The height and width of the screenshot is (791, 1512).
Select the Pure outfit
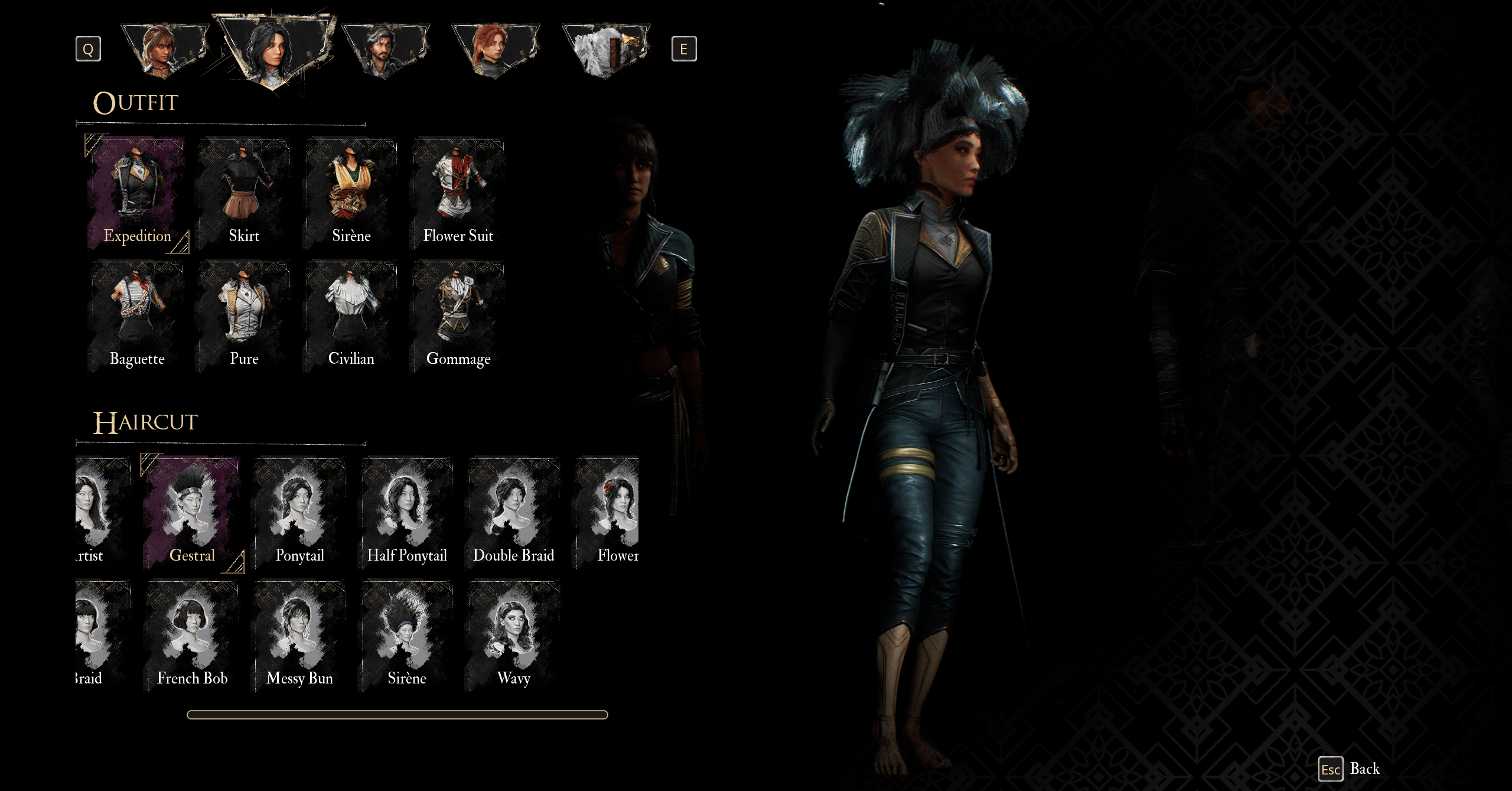(244, 317)
